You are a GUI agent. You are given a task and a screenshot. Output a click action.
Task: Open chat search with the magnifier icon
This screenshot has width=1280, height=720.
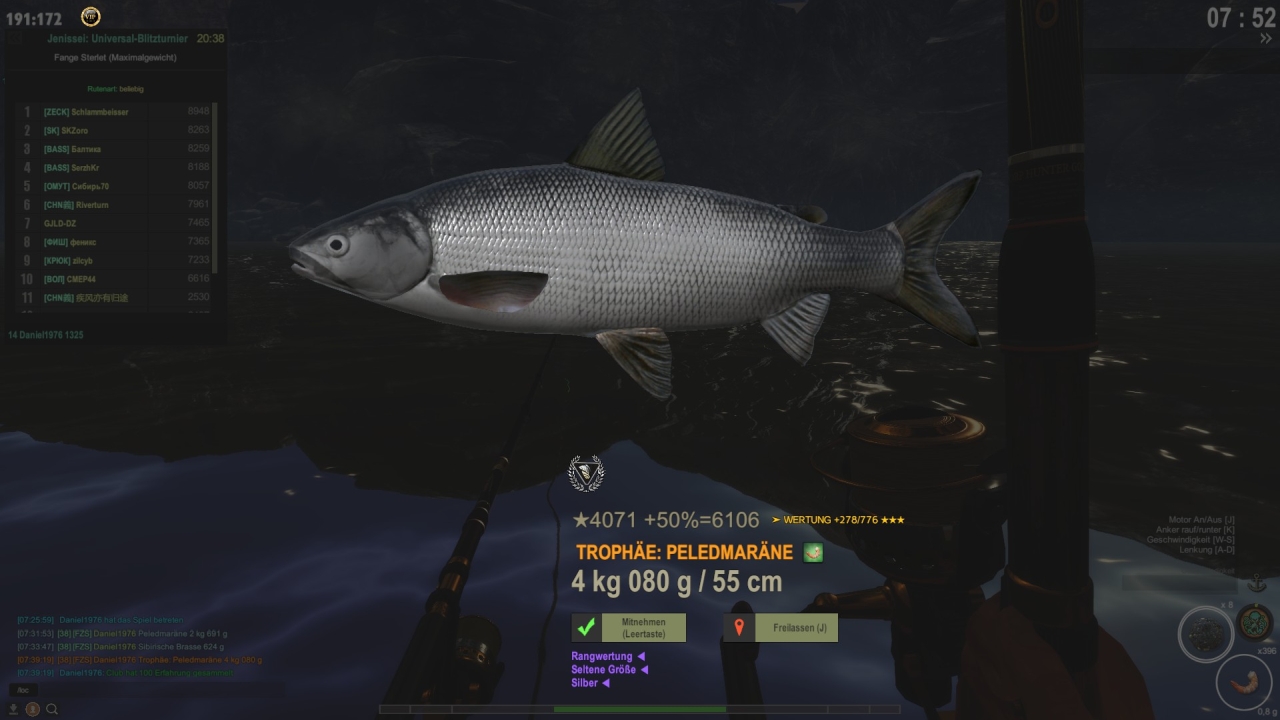[x=52, y=709]
